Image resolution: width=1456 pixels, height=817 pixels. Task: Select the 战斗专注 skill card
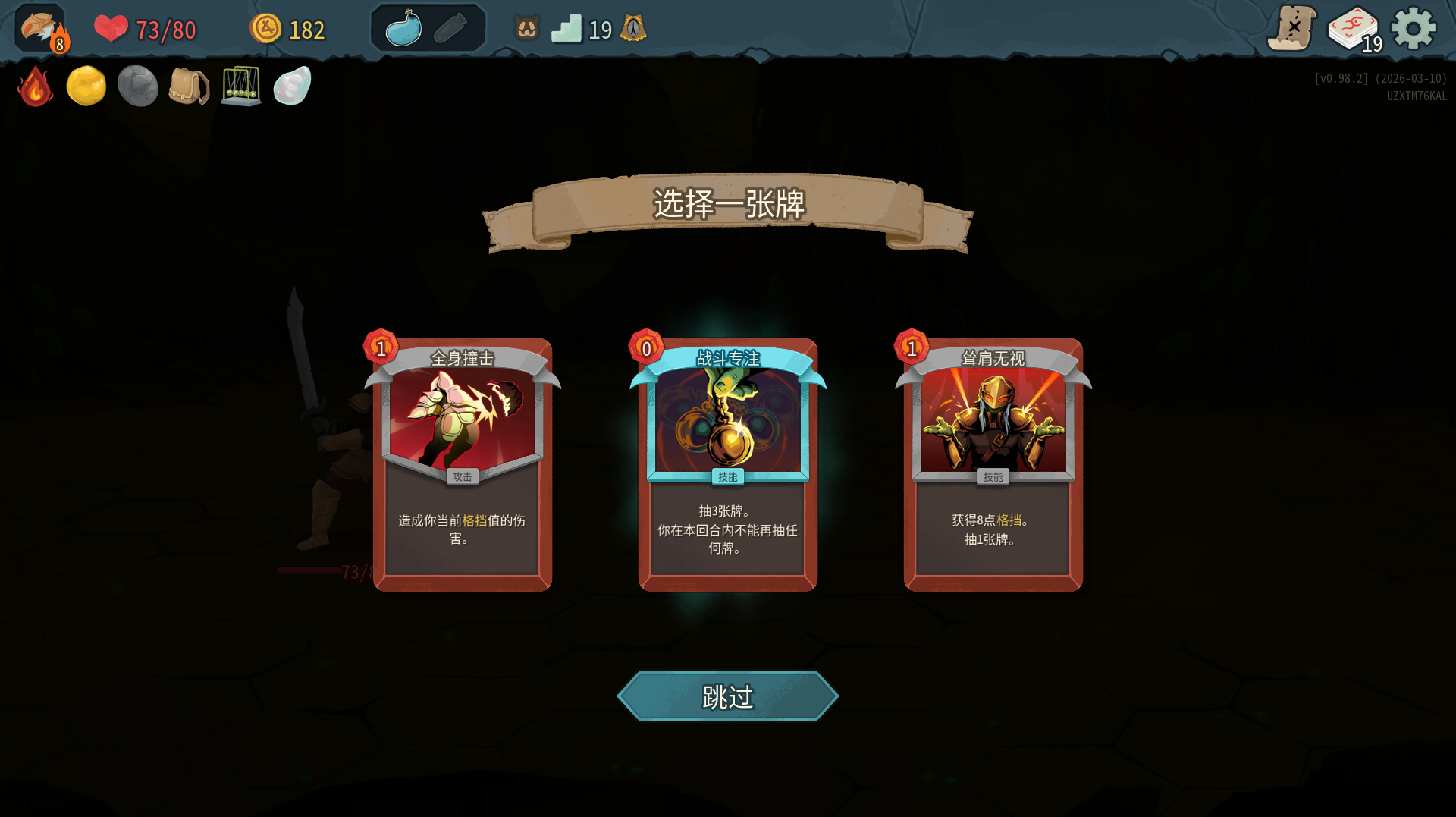pyautogui.click(x=727, y=463)
